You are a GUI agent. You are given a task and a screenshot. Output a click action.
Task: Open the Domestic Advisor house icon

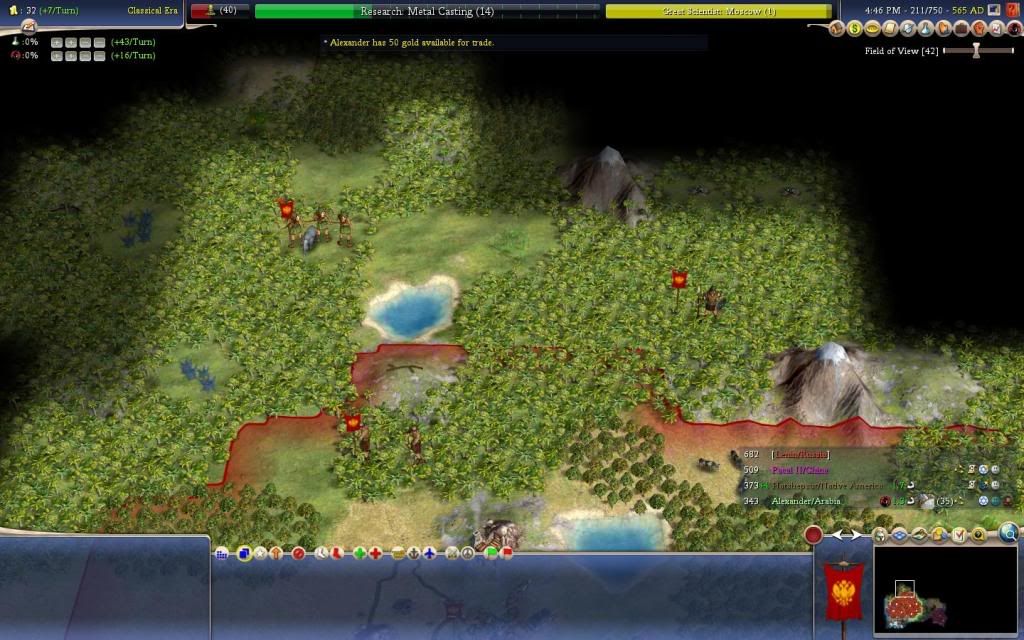coord(838,29)
